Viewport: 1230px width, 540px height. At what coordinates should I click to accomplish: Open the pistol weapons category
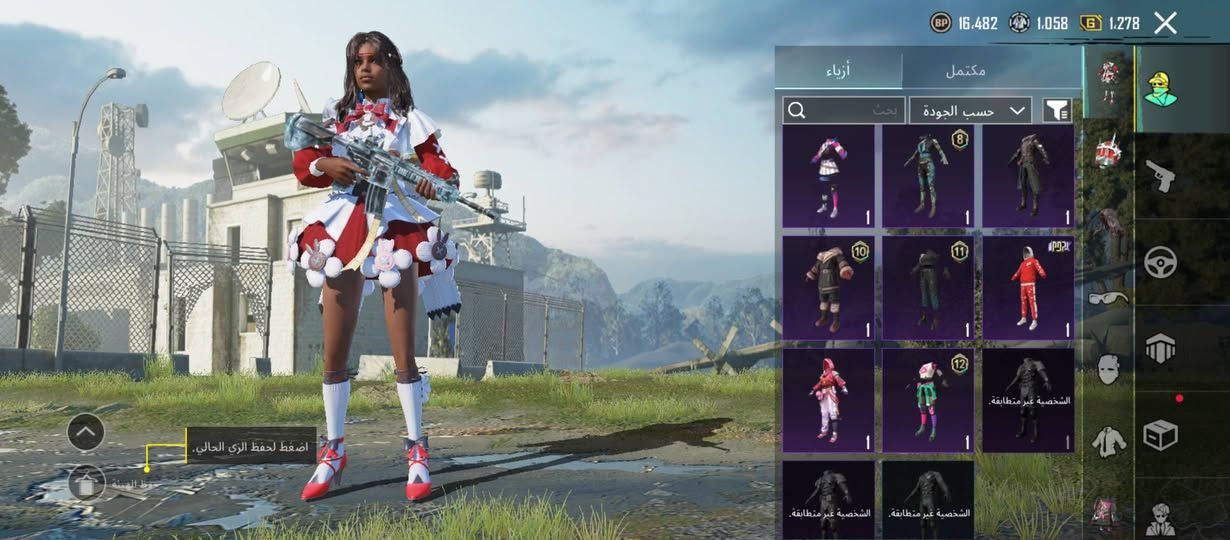click(1160, 175)
